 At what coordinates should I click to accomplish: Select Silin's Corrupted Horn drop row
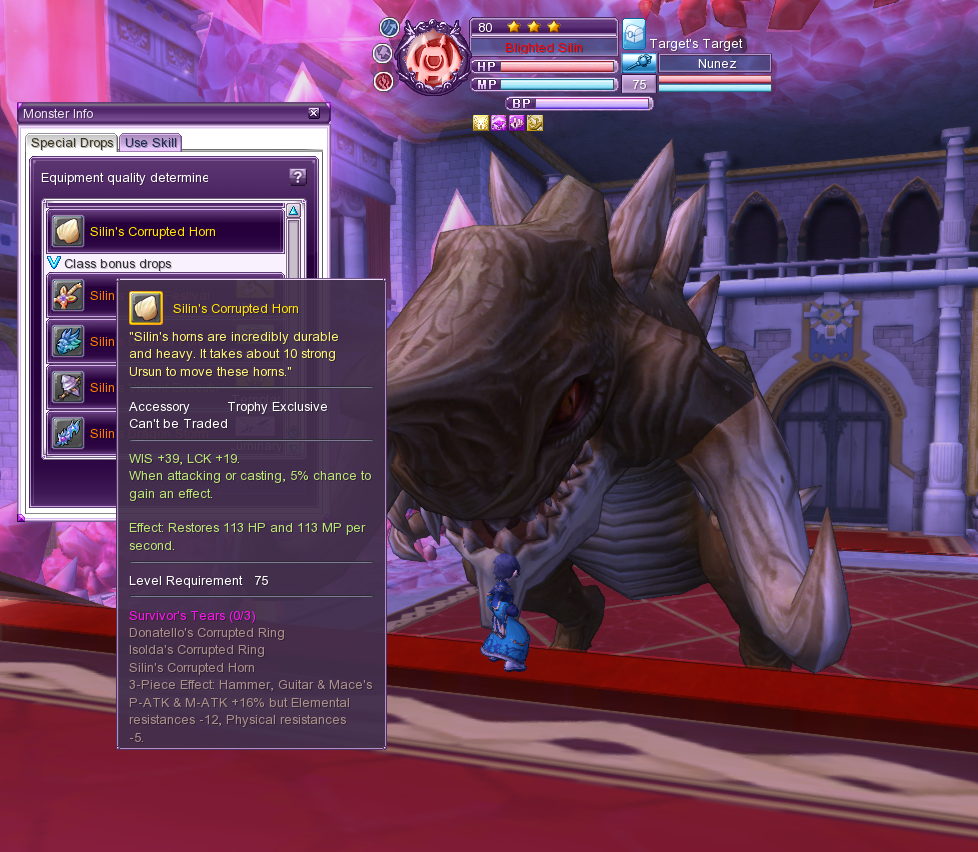pos(166,231)
